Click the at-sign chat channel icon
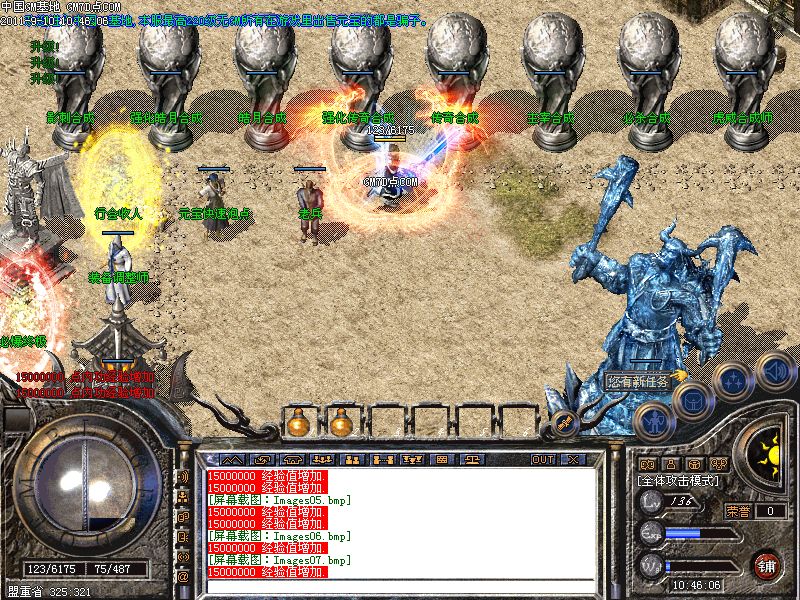Screen dimensions: 800x600 coord(183,577)
